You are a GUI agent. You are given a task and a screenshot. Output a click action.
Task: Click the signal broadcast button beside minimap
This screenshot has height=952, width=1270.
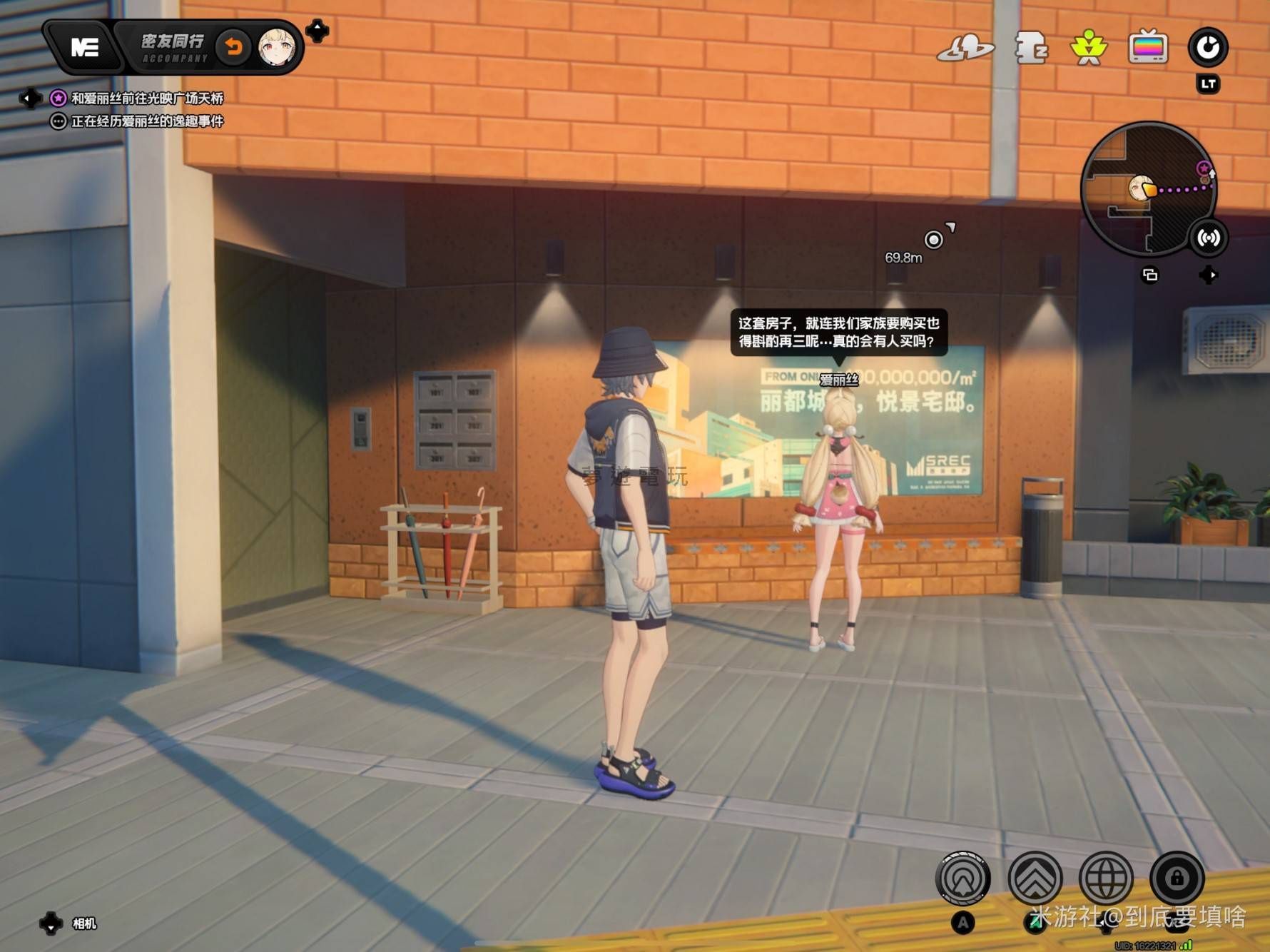coord(1208,238)
